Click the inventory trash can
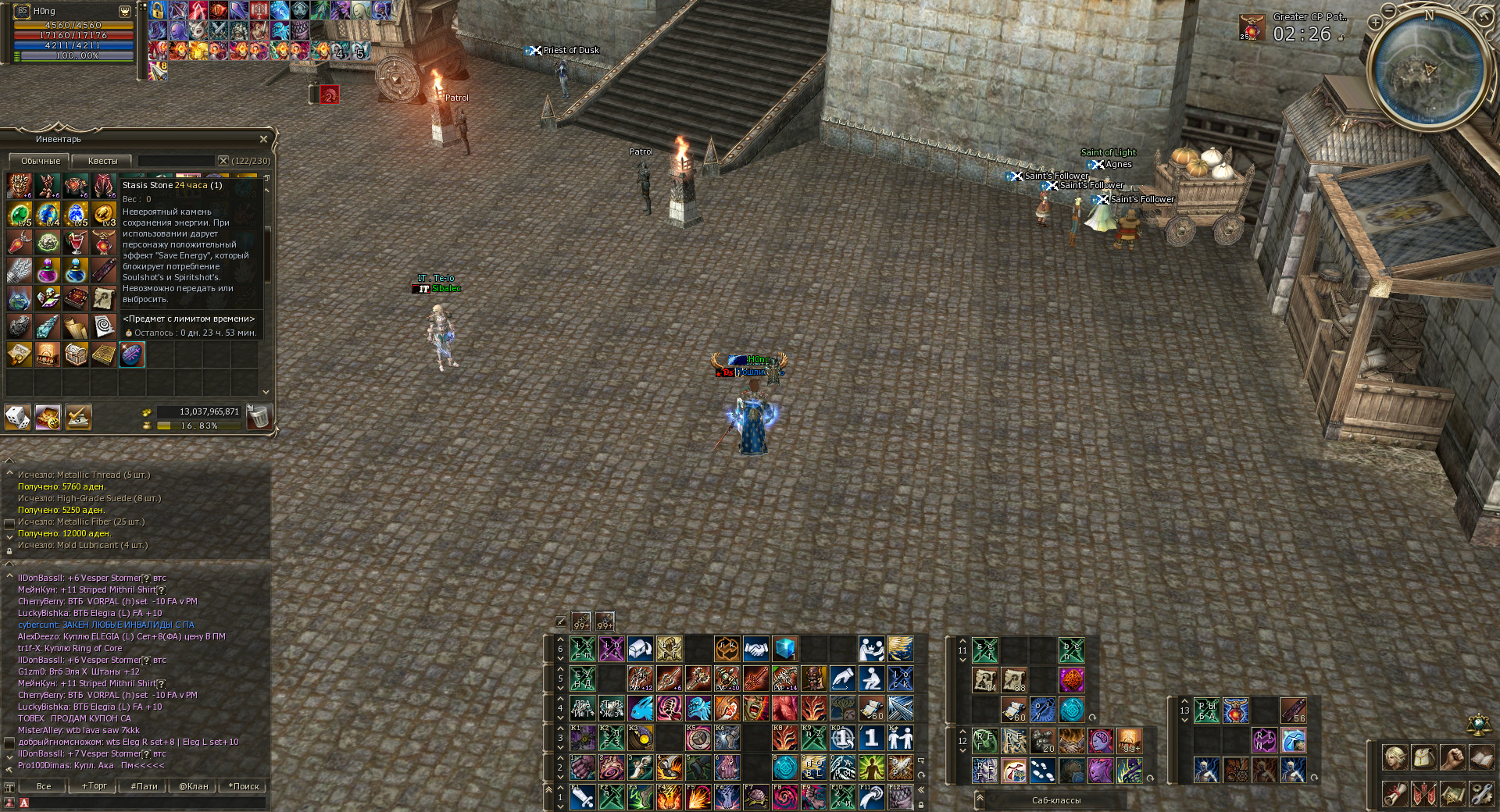The width and height of the screenshot is (1500, 812). [x=258, y=417]
